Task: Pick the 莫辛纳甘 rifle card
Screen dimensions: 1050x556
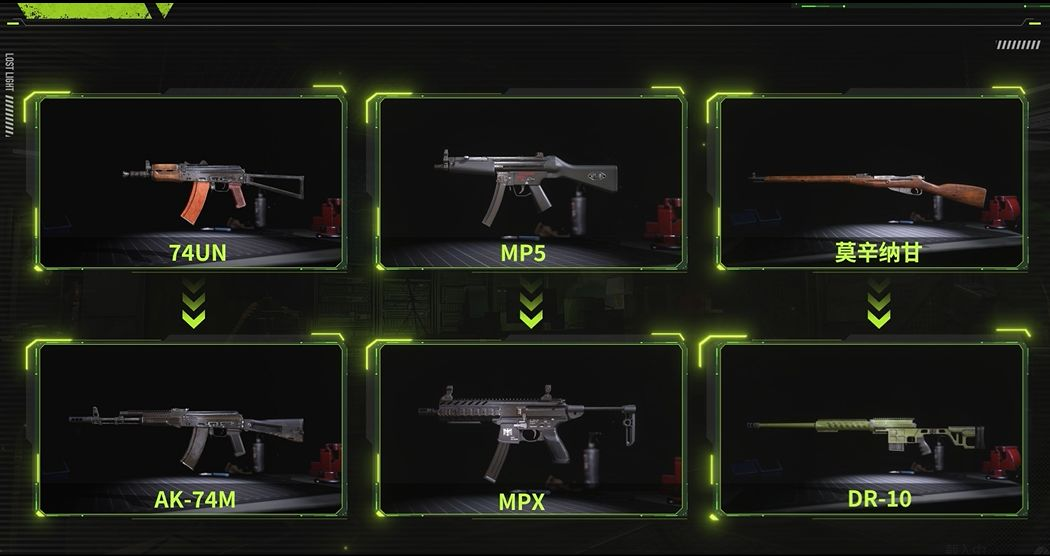Action: coord(872,182)
